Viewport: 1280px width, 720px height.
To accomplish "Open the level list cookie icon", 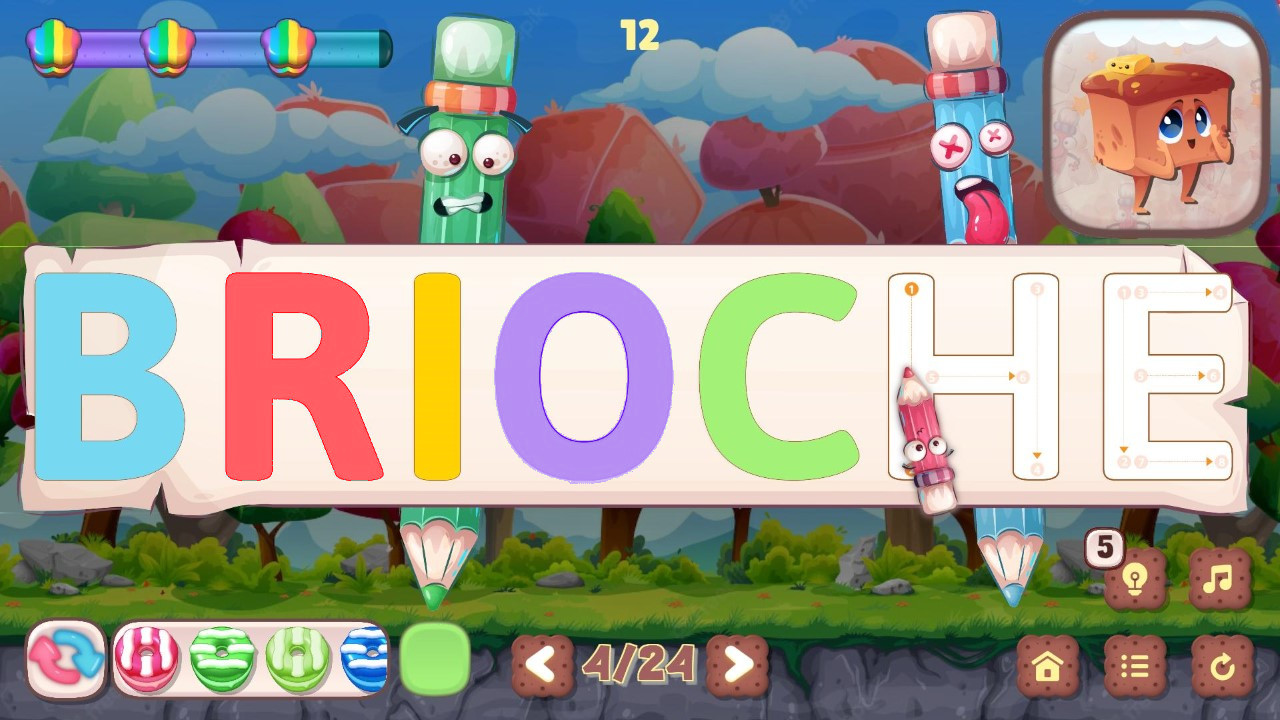I will coord(1136,663).
